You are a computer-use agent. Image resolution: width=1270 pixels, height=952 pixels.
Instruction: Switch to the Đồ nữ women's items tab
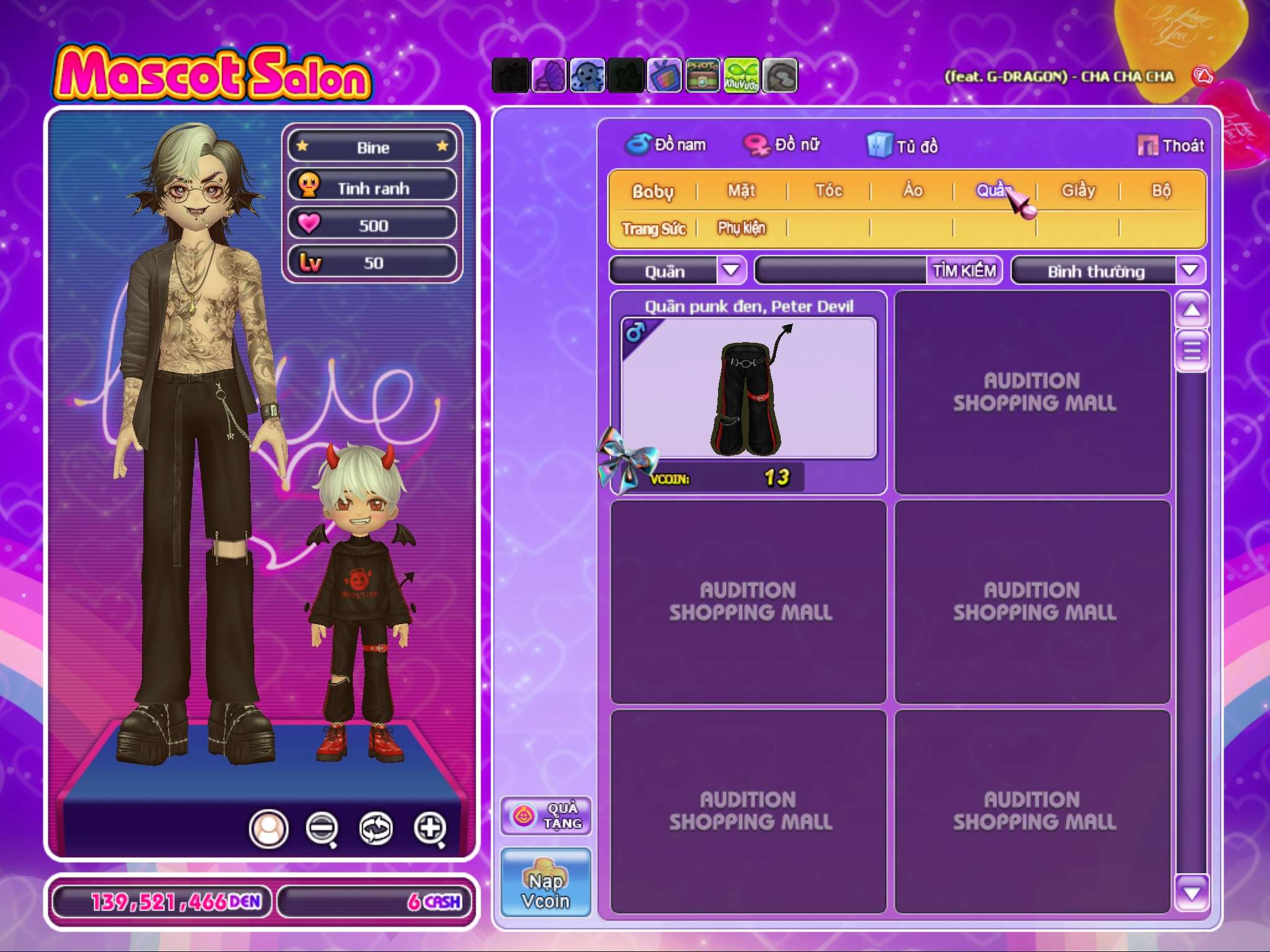[x=783, y=145]
